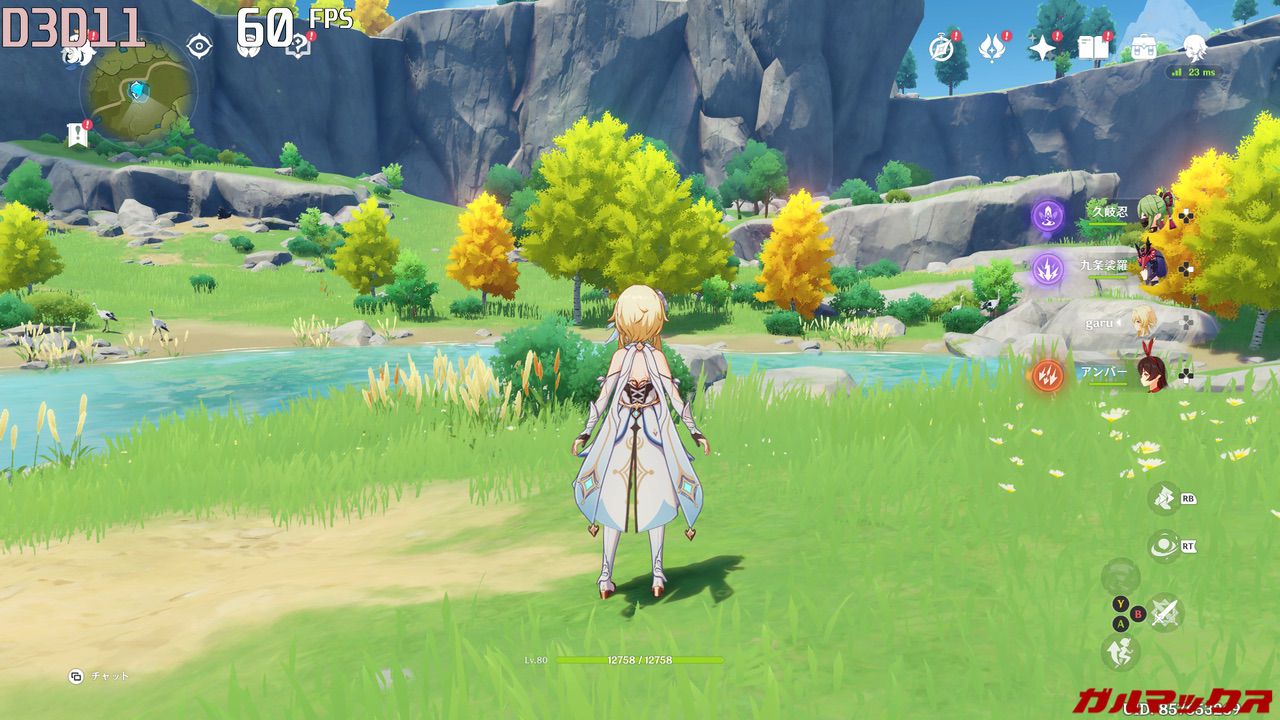1280x720 pixels.
Task: Open the Wish four-point star icon
Action: [1043, 47]
